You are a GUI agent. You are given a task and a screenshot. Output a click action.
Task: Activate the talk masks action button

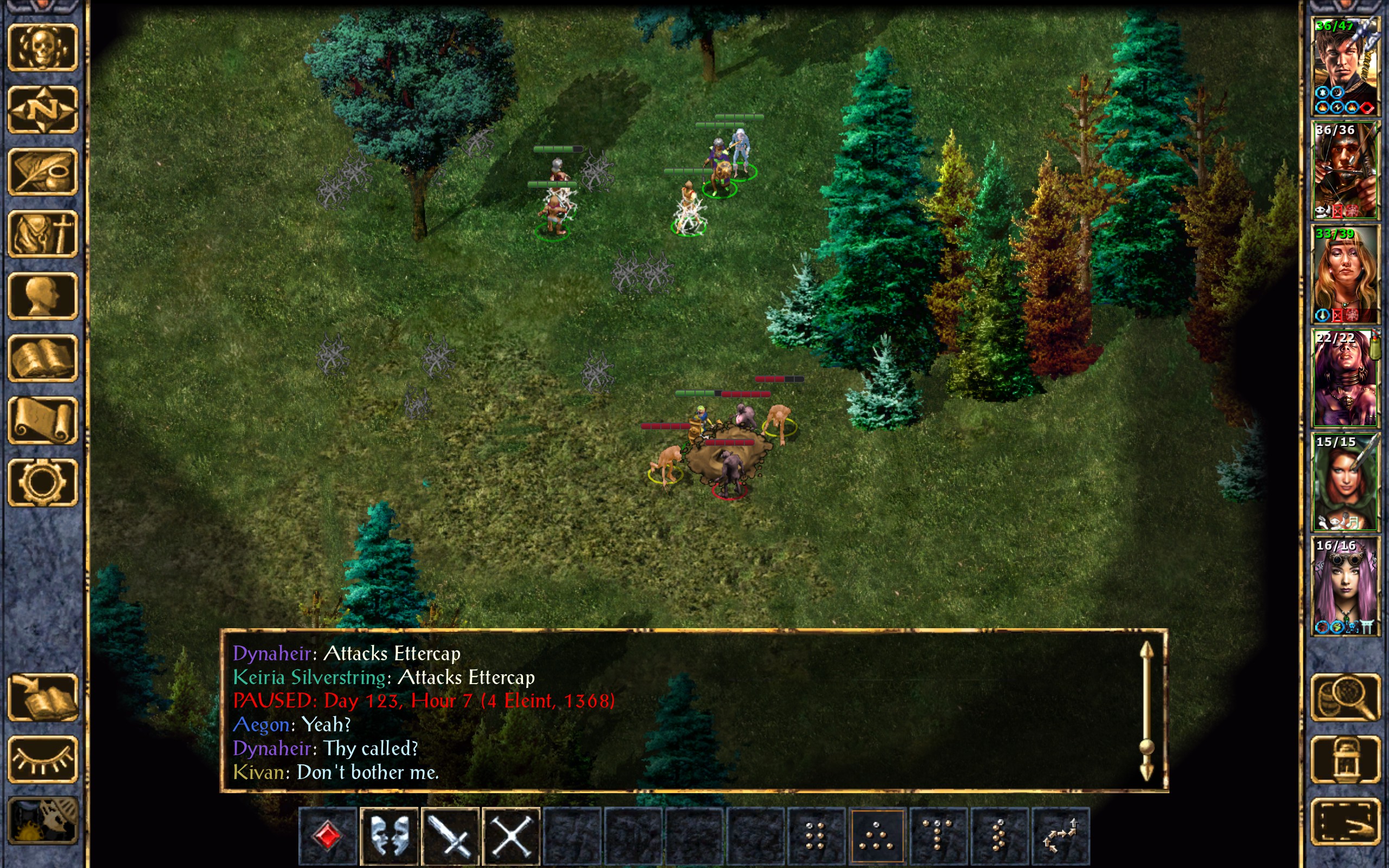[390, 835]
